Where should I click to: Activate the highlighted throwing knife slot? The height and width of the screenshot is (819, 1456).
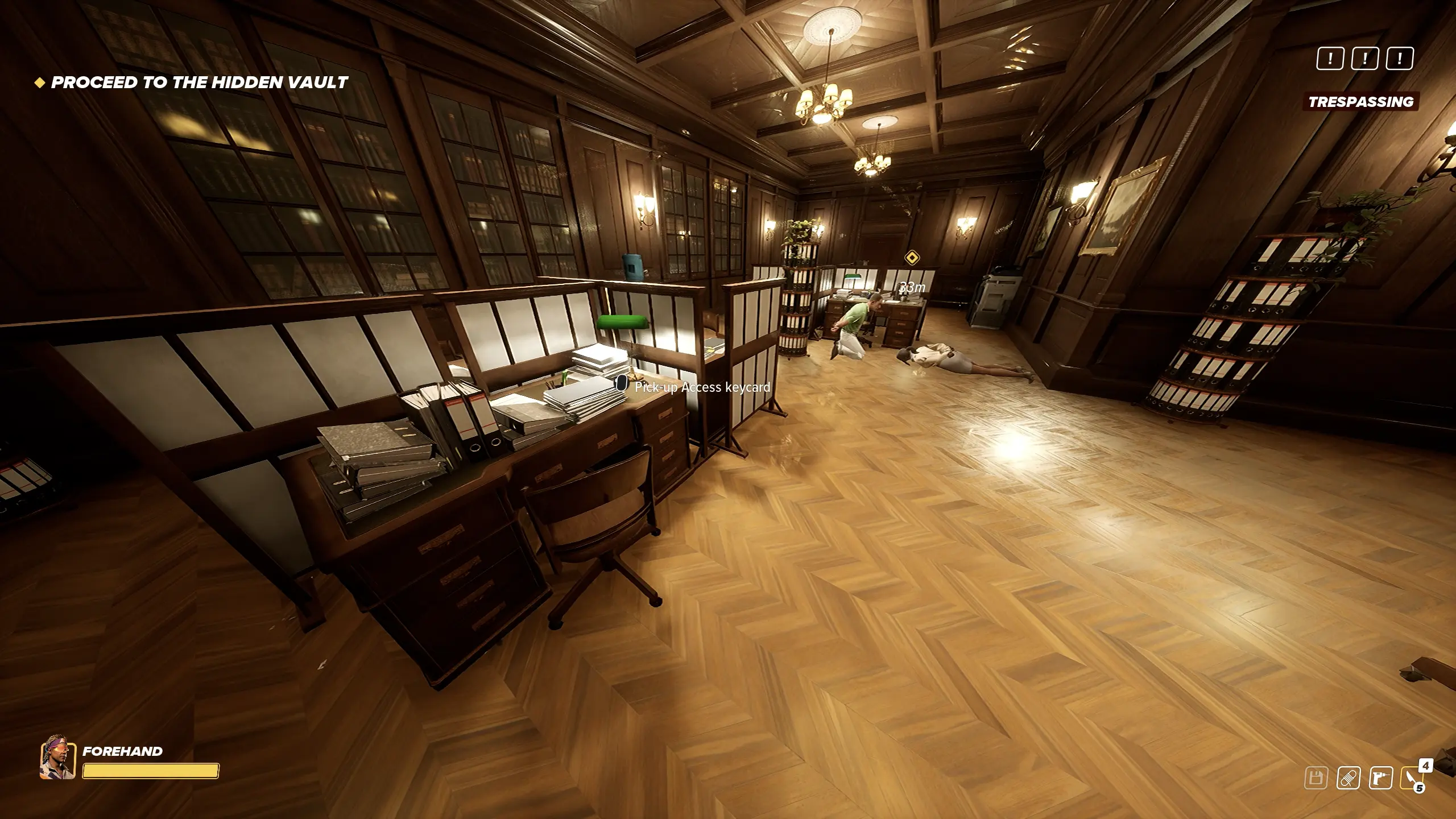[x=1412, y=778]
